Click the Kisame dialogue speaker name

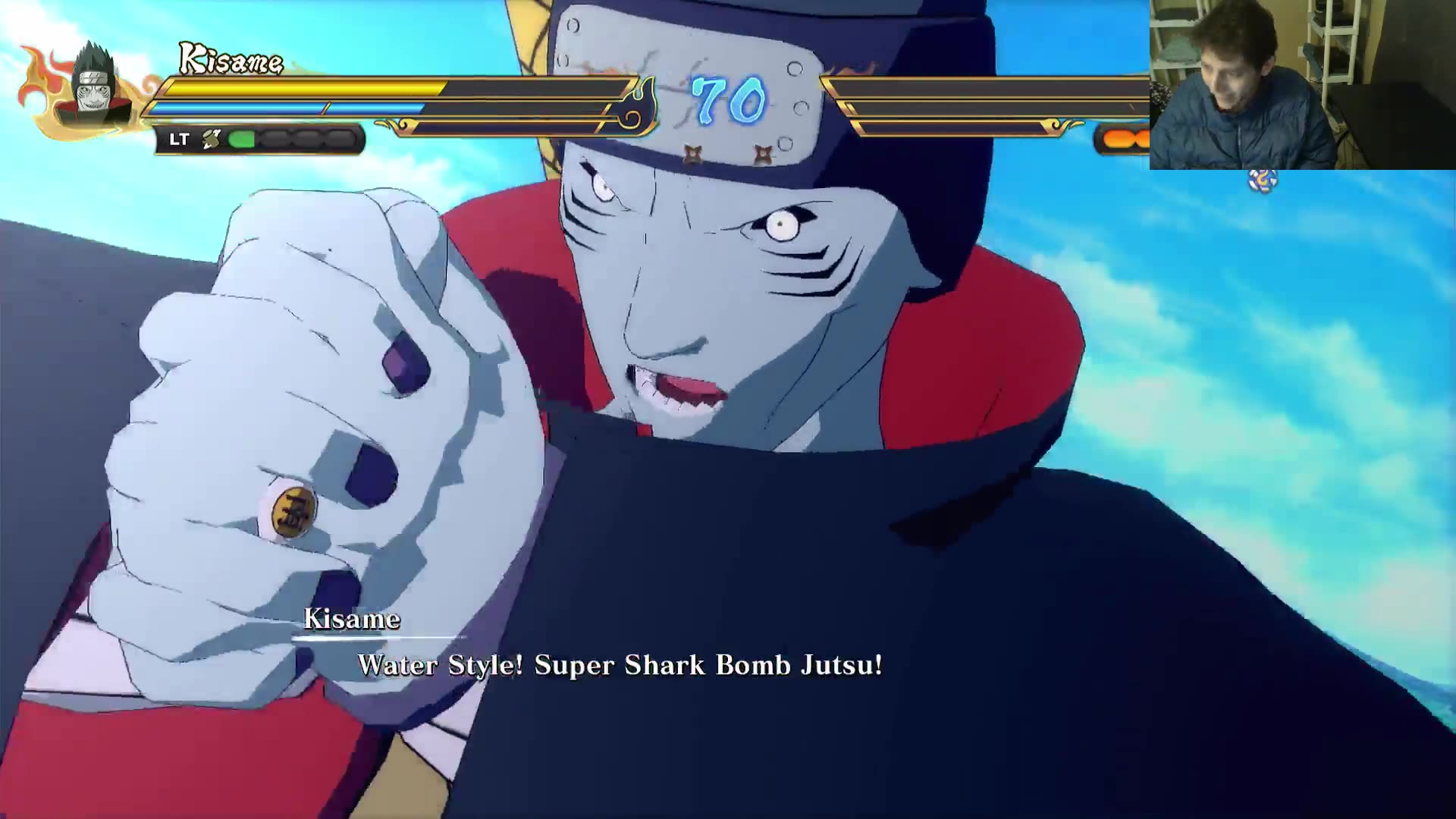coord(353,619)
